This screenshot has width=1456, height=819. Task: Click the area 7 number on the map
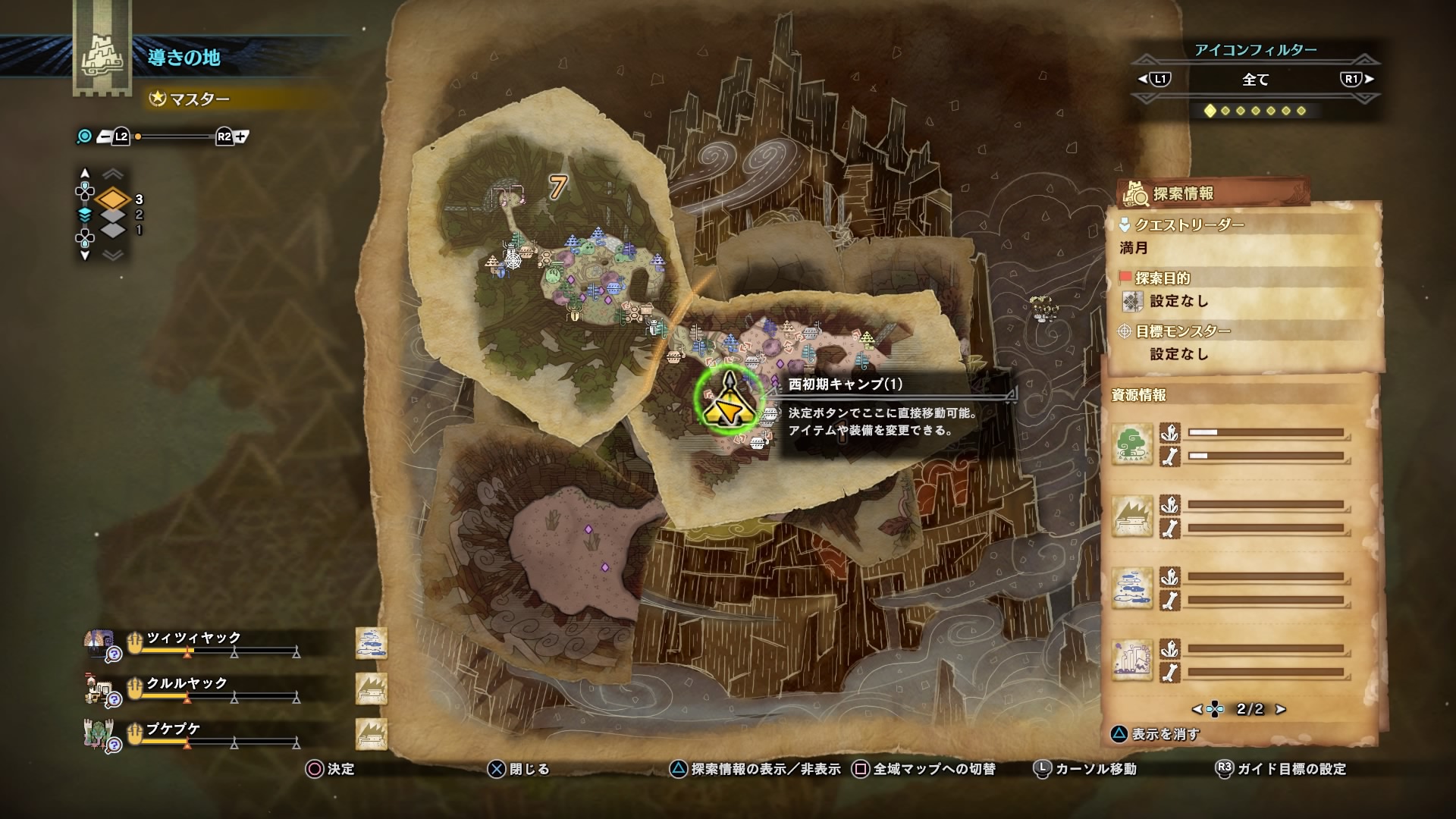pyautogui.click(x=558, y=187)
